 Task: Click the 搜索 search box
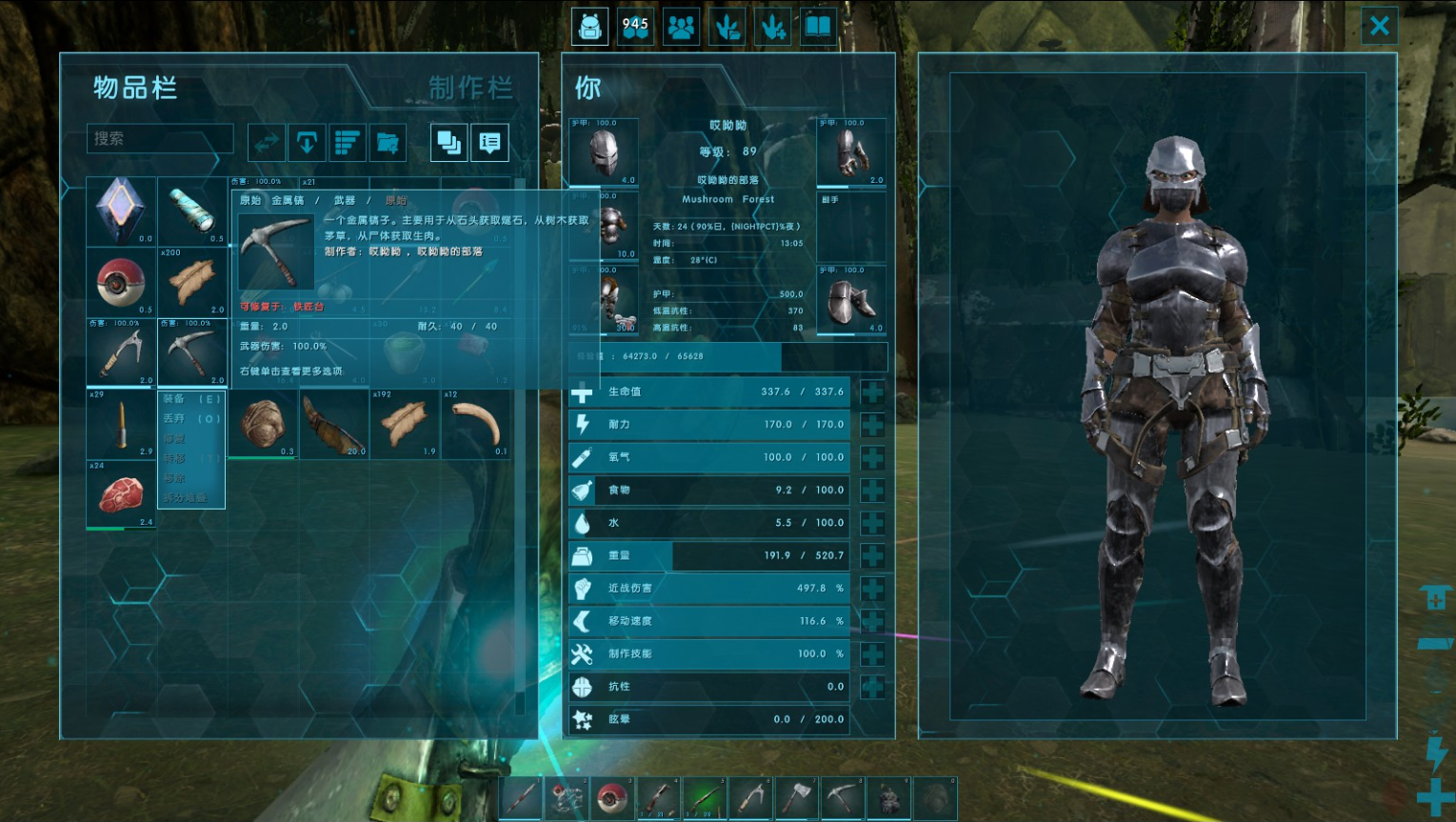click(x=159, y=138)
